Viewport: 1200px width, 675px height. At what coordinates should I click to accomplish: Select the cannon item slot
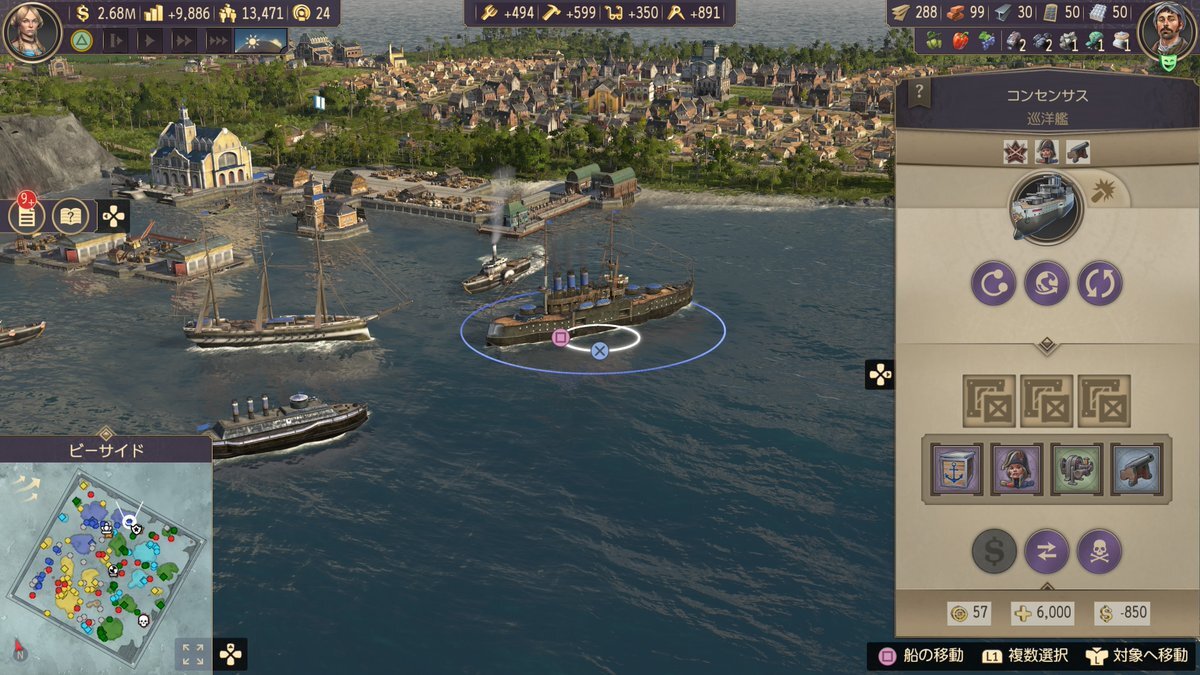click(1137, 469)
